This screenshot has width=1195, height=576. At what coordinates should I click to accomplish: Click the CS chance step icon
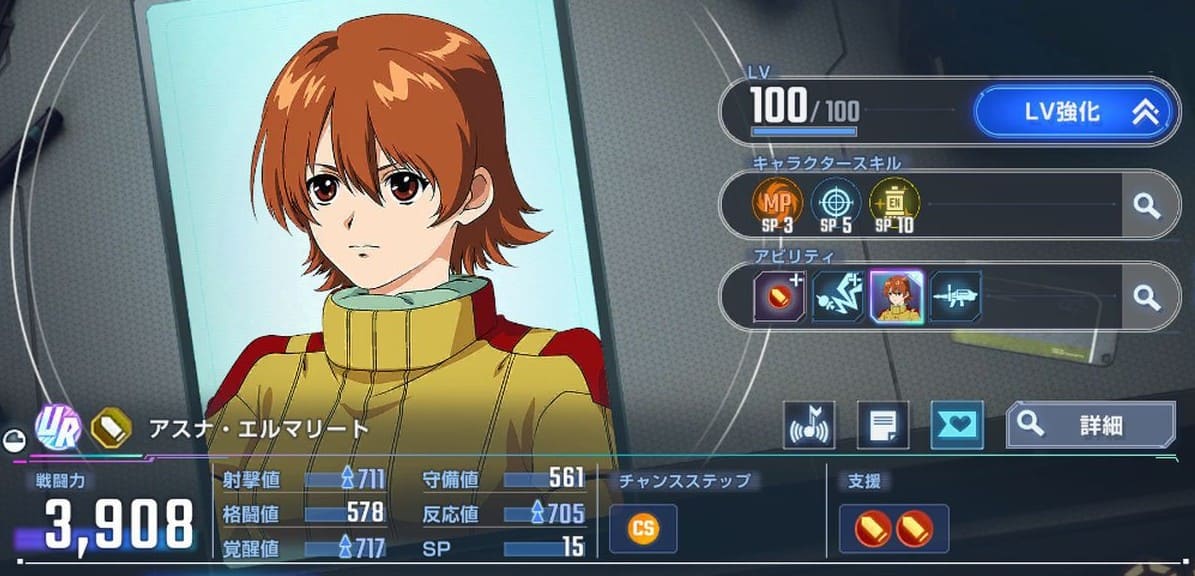(643, 529)
